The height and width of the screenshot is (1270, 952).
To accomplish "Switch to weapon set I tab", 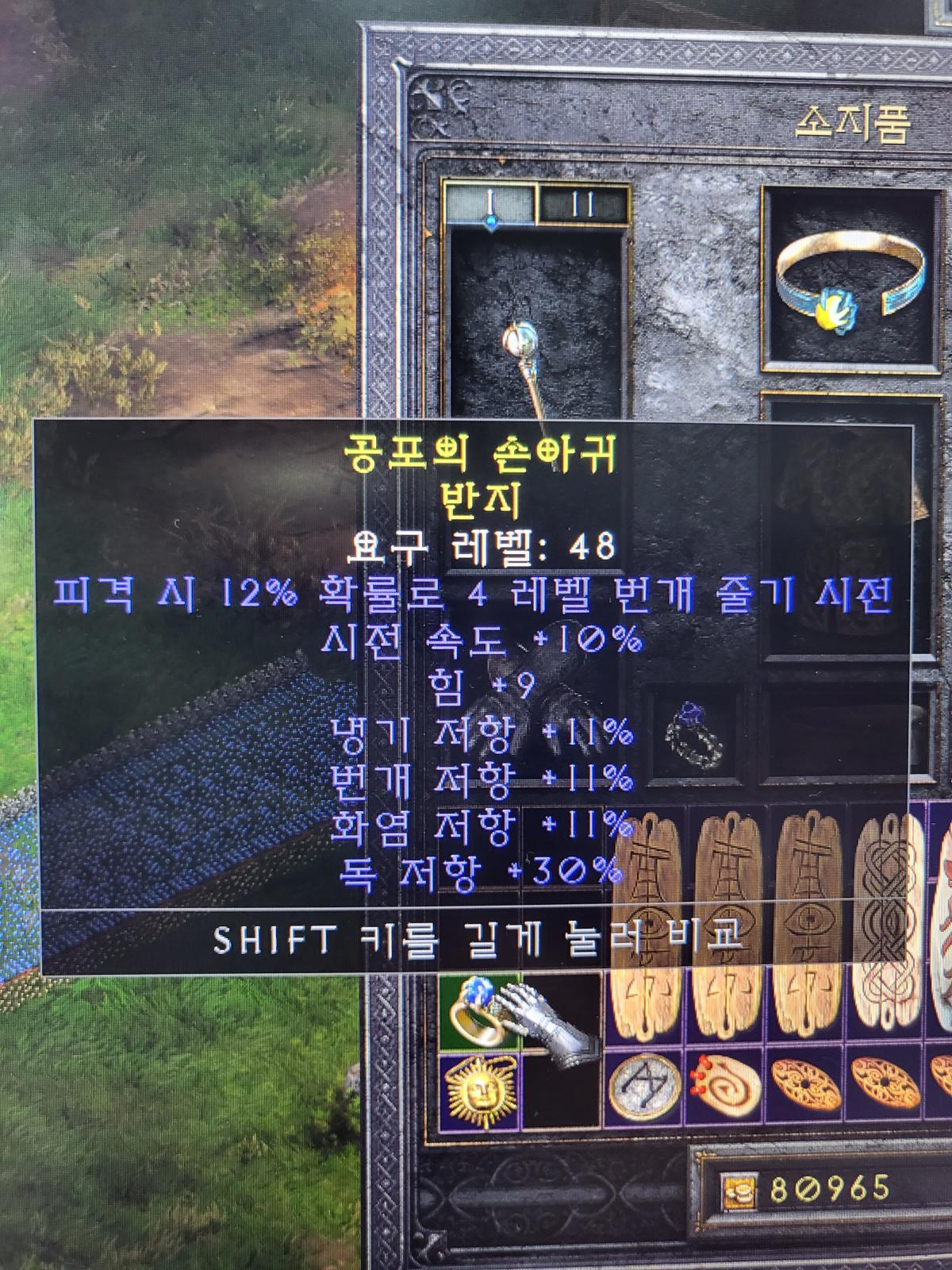I will coord(490,204).
